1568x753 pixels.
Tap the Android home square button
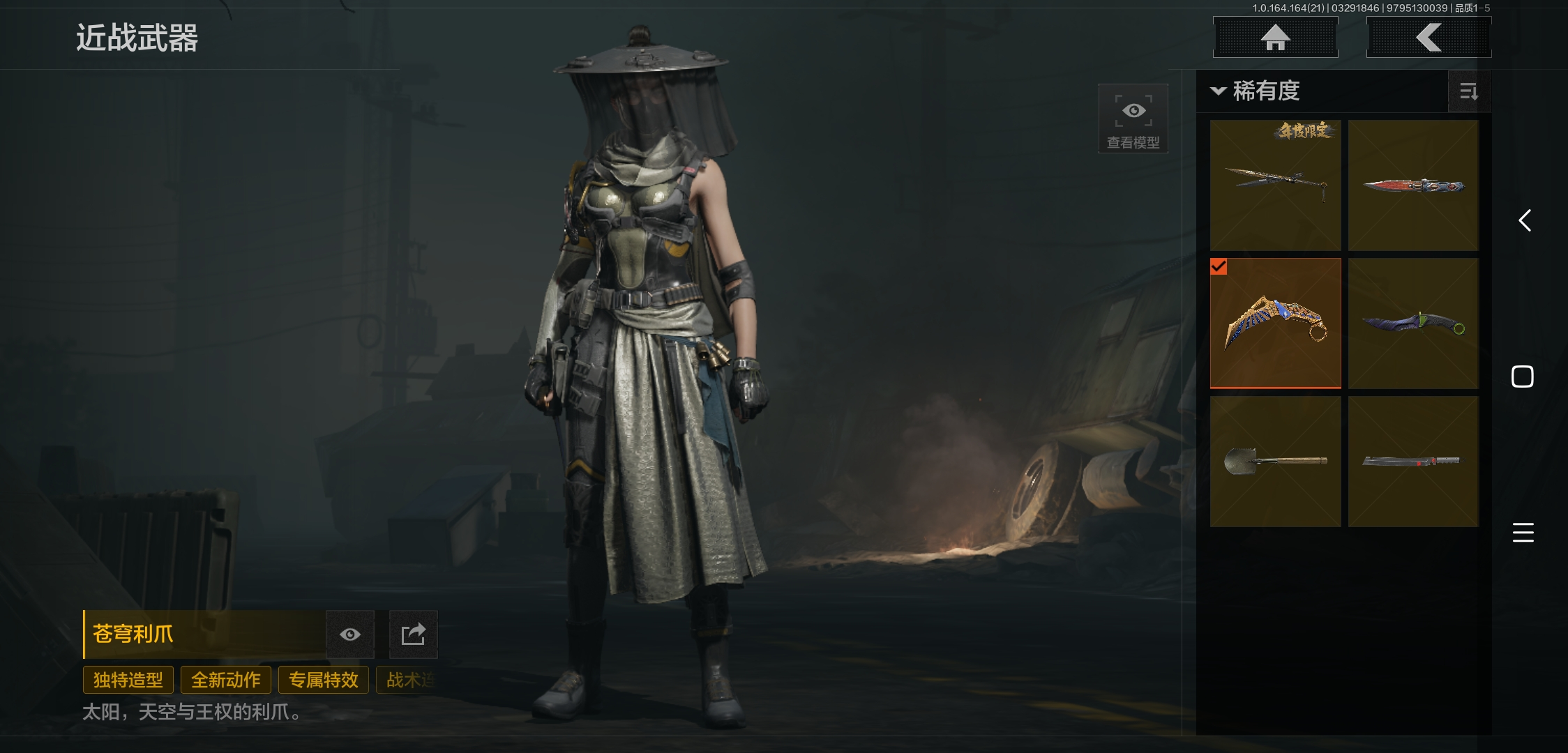(1522, 376)
